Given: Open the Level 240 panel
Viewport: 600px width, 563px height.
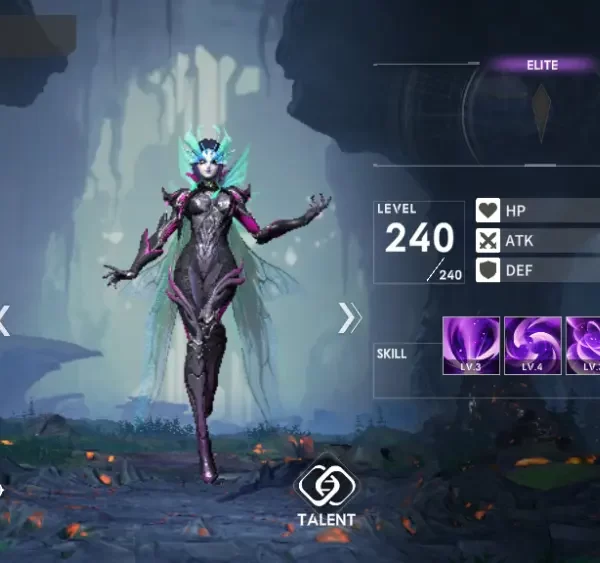Looking at the screenshot, I should coord(419,241).
